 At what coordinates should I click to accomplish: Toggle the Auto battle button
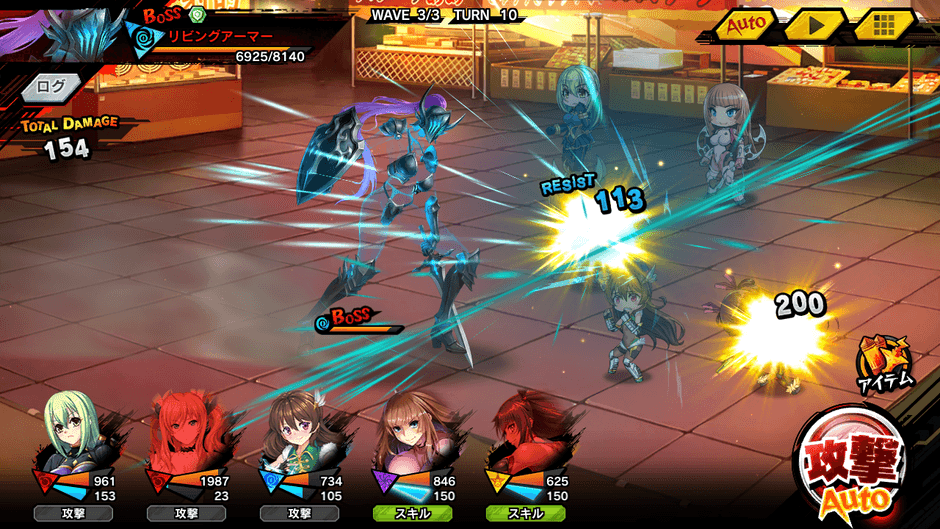click(747, 24)
